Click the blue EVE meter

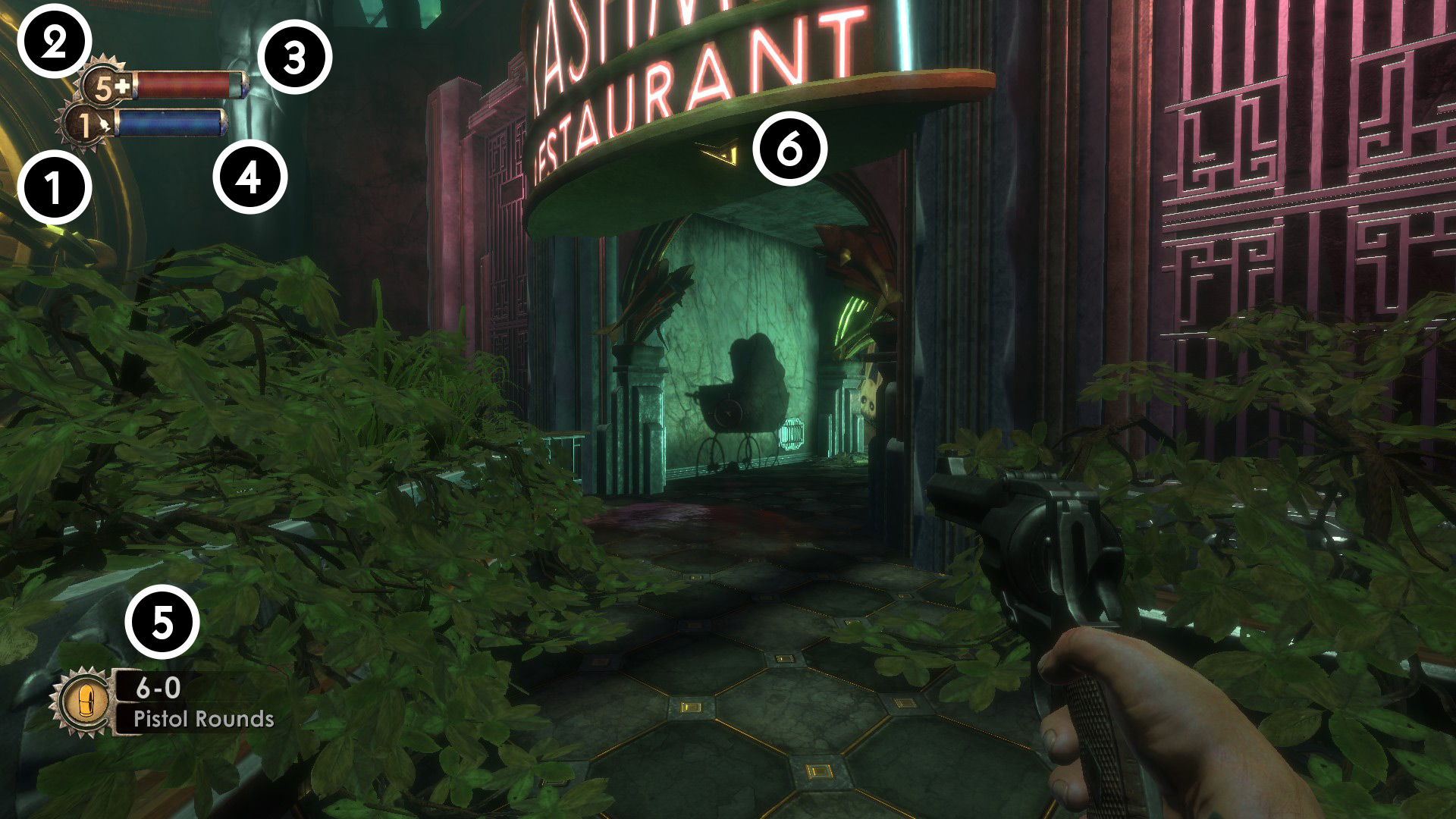171,121
